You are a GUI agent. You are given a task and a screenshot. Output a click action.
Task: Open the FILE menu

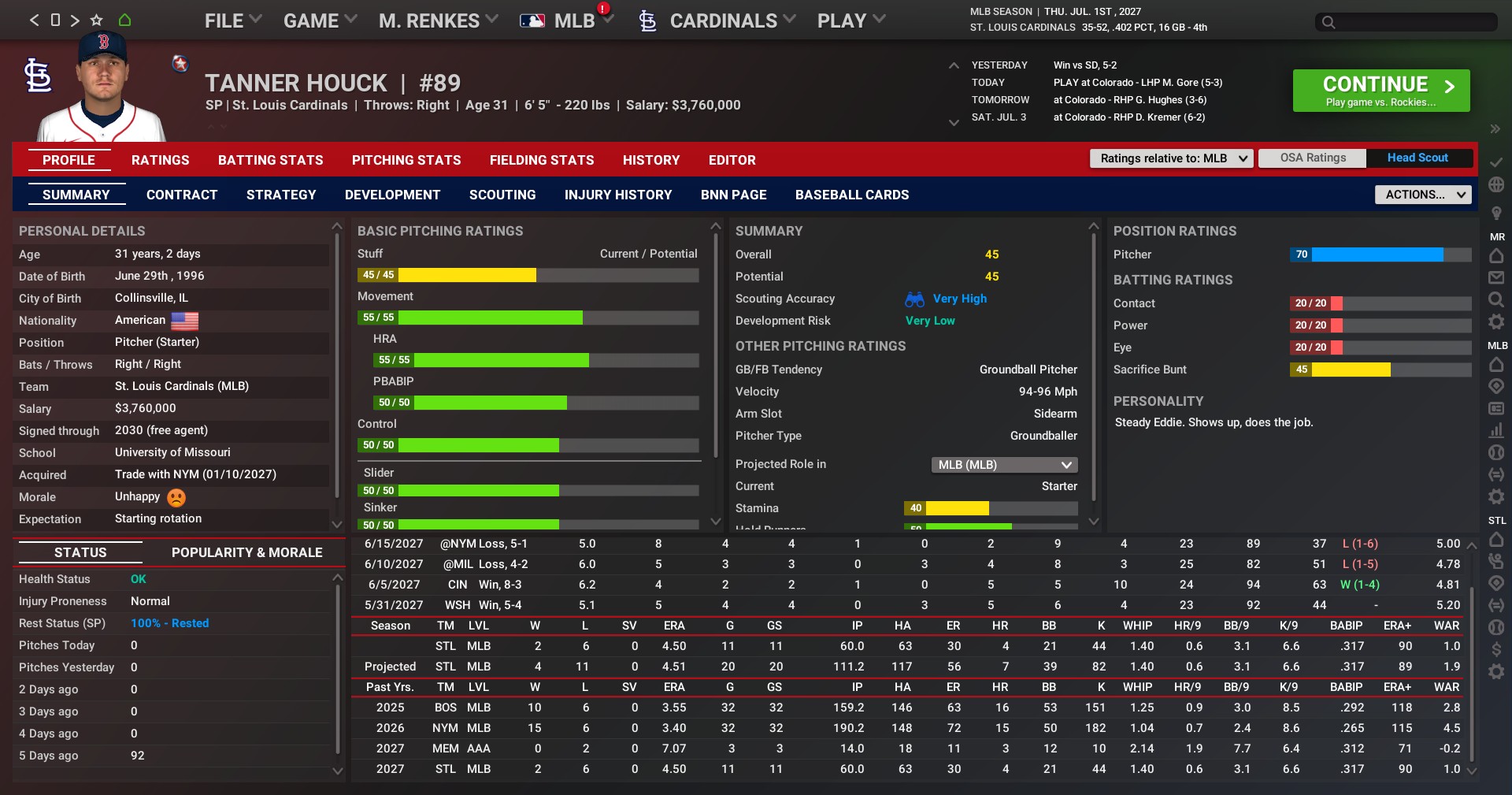coord(232,21)
